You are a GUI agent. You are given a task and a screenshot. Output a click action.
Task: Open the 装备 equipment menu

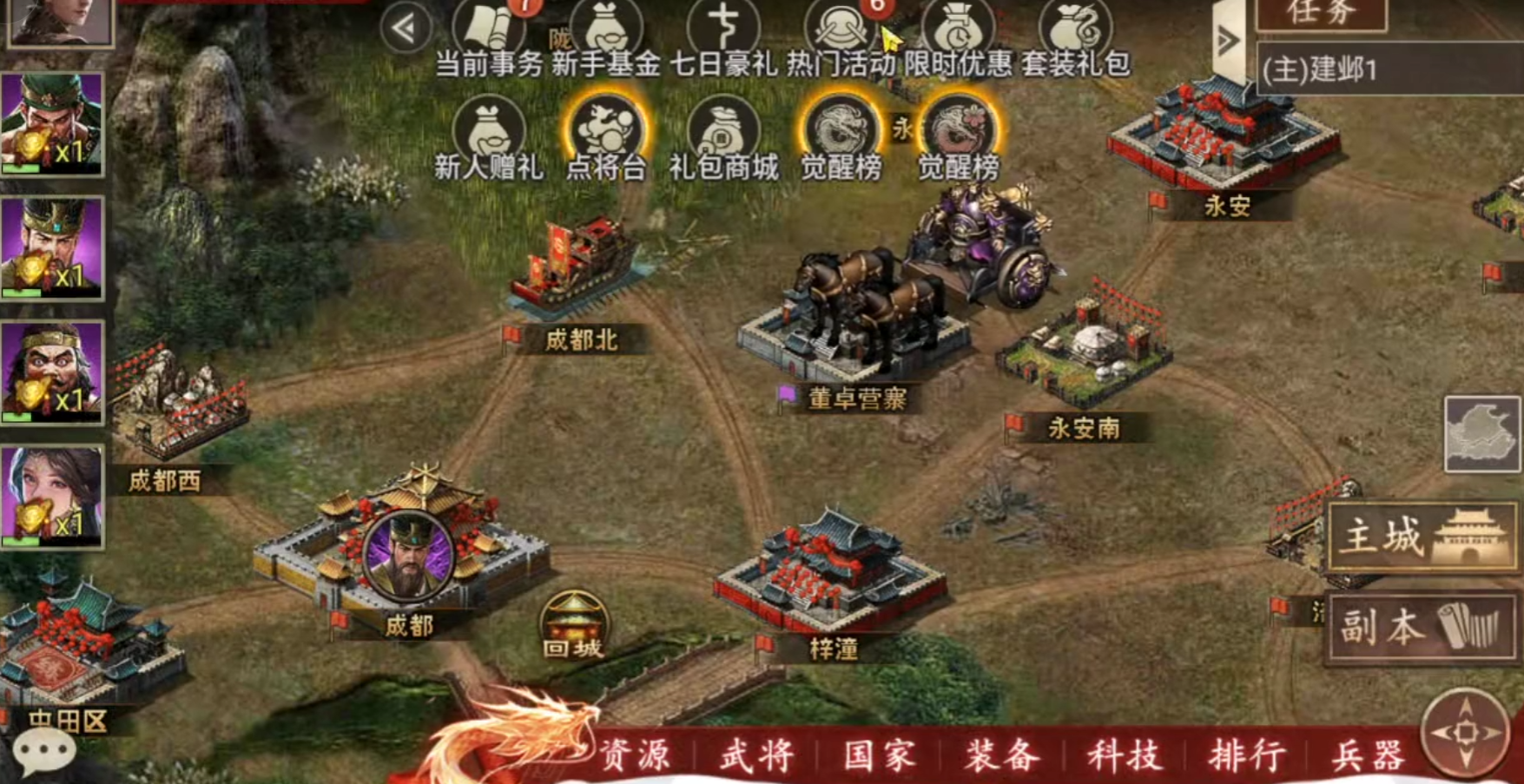[1001, 756]
